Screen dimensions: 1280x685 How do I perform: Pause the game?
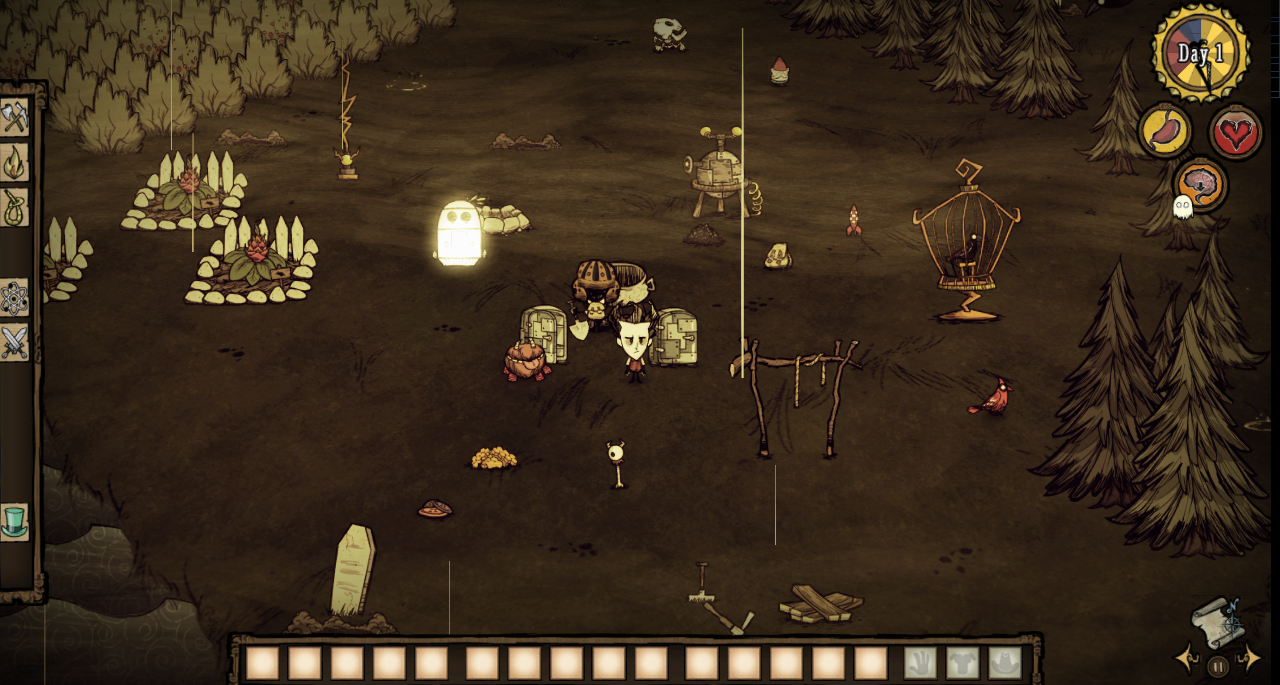click(x=1218, y=664)
